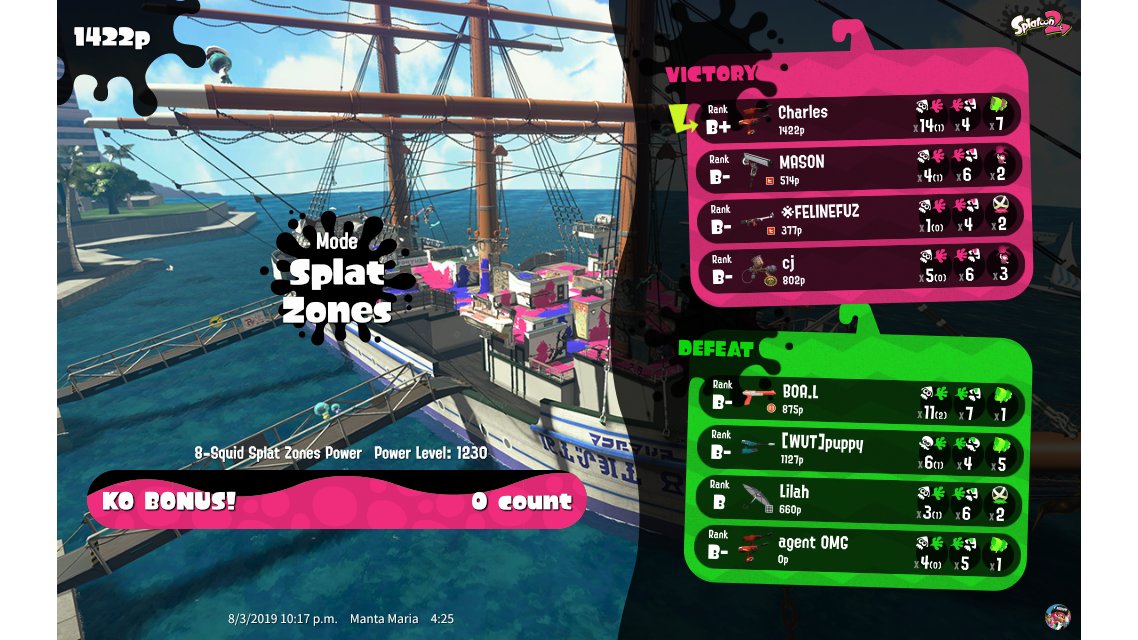
Task: Select Lilah's result row
Action: point(855,499)
